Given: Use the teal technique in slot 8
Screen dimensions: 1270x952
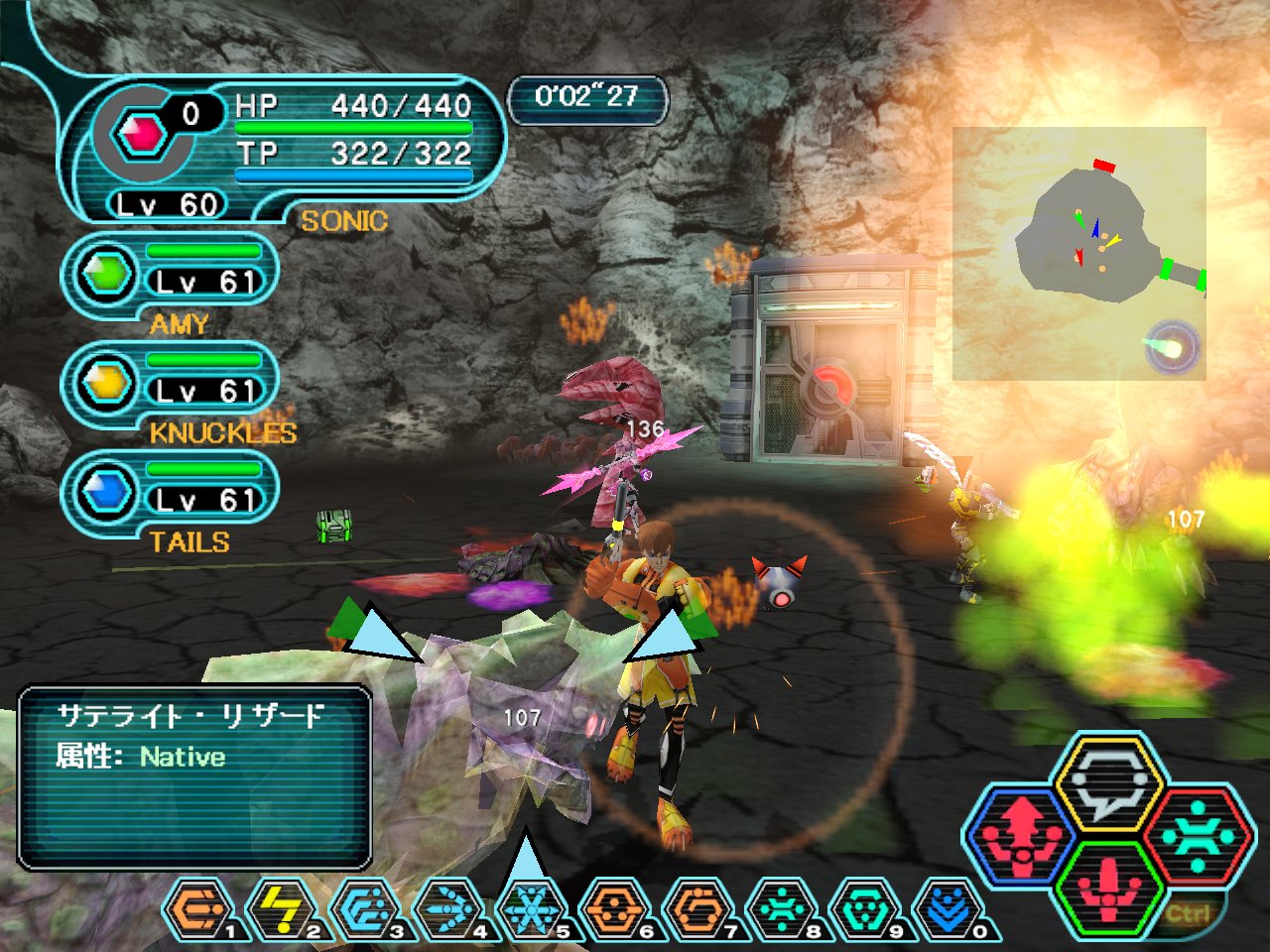Looking at the screenshot, I should 782,907.
